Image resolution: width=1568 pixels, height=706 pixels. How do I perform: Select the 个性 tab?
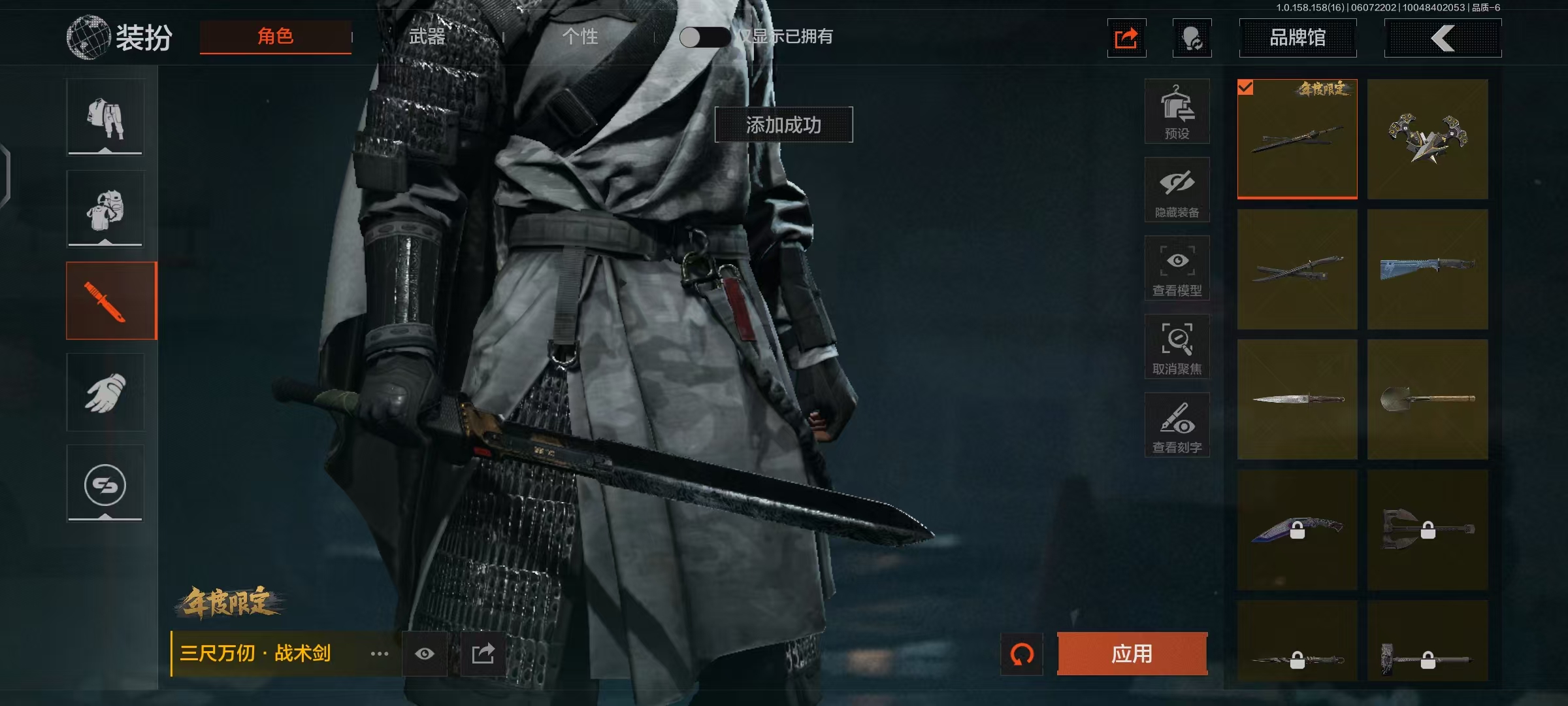(x=580, y=37)
